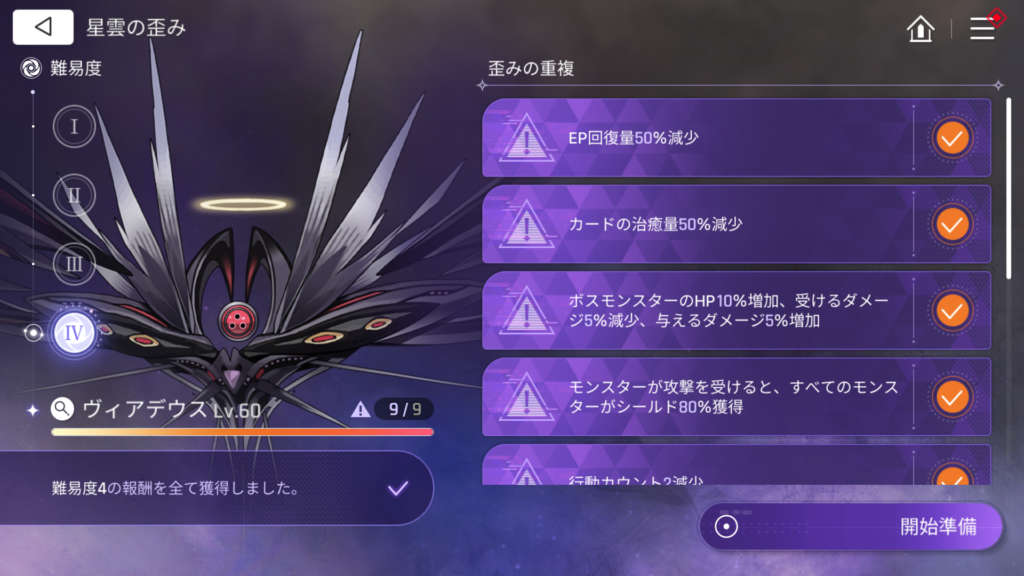Toggle the 行動カウント2減少 distortion checkbox
The height and width of the screenshot is (576, 1024).
click(x=952, y=475)
